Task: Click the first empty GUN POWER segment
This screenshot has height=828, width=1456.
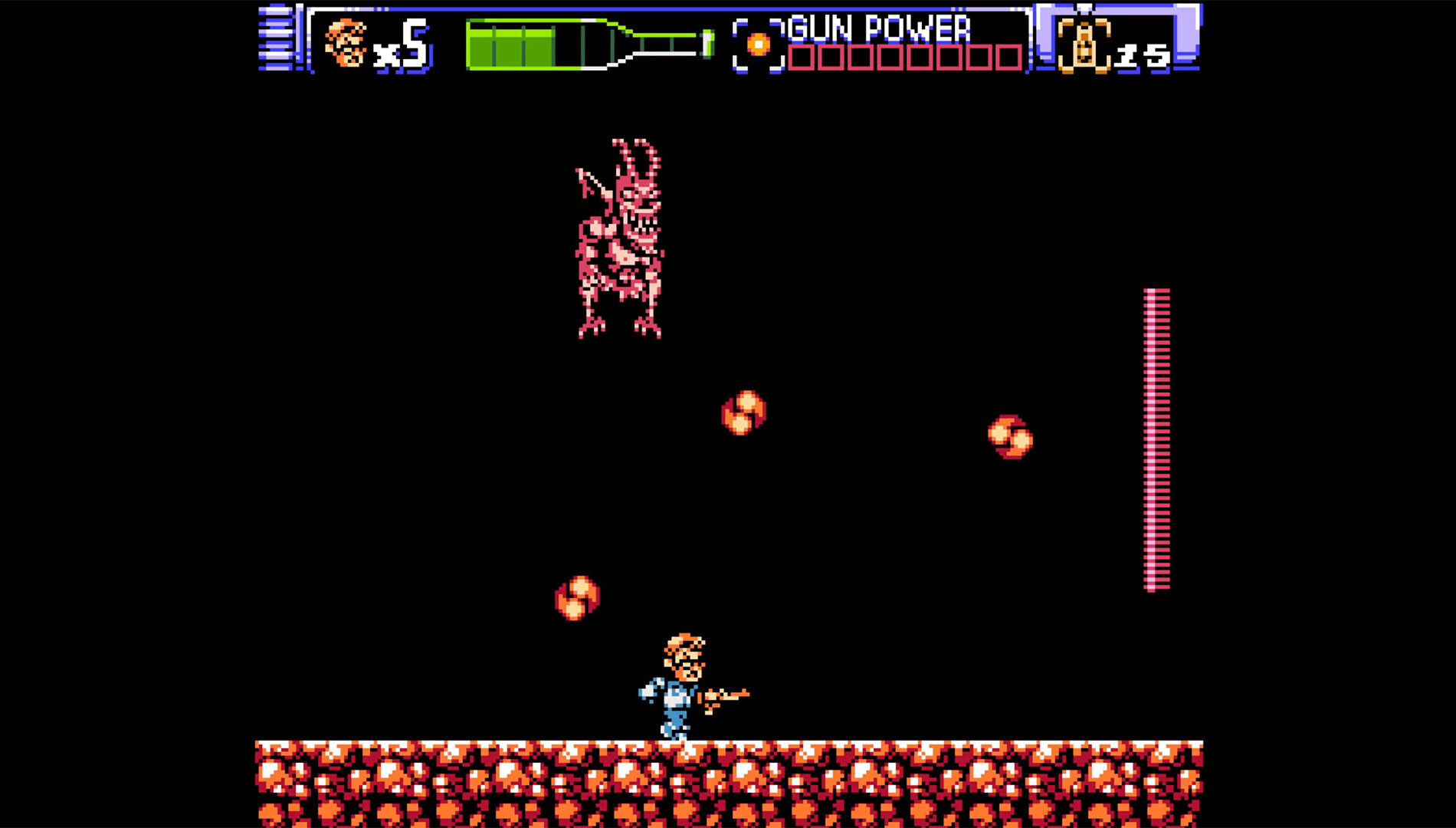Action: [x=802, y=55]
